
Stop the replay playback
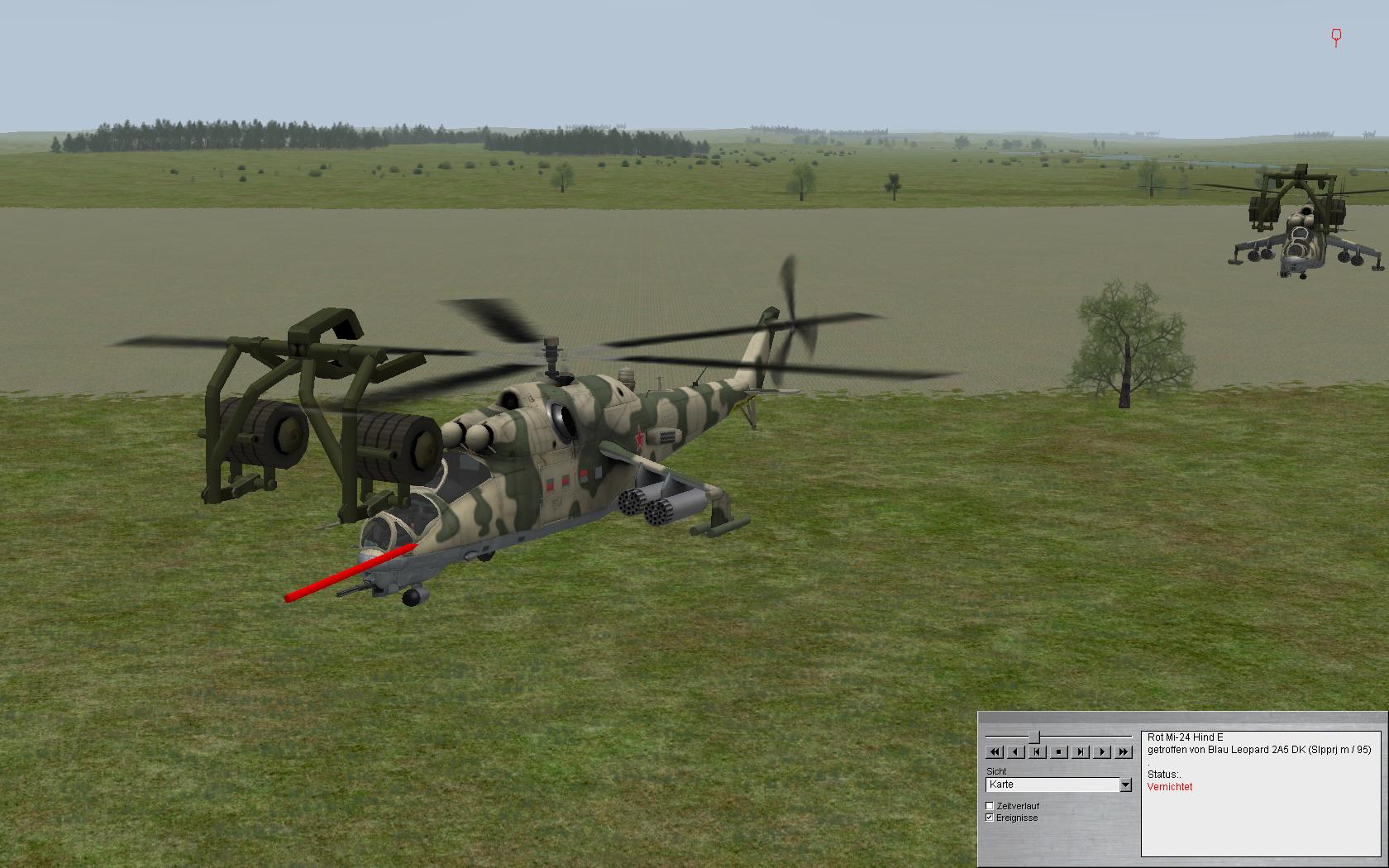coord(1059,752)
